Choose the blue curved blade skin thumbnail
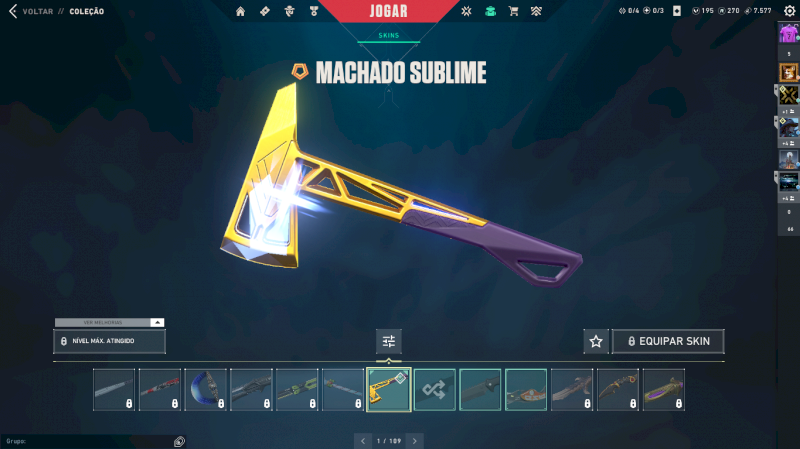This screenshot has height=449, width=800. 205,389
